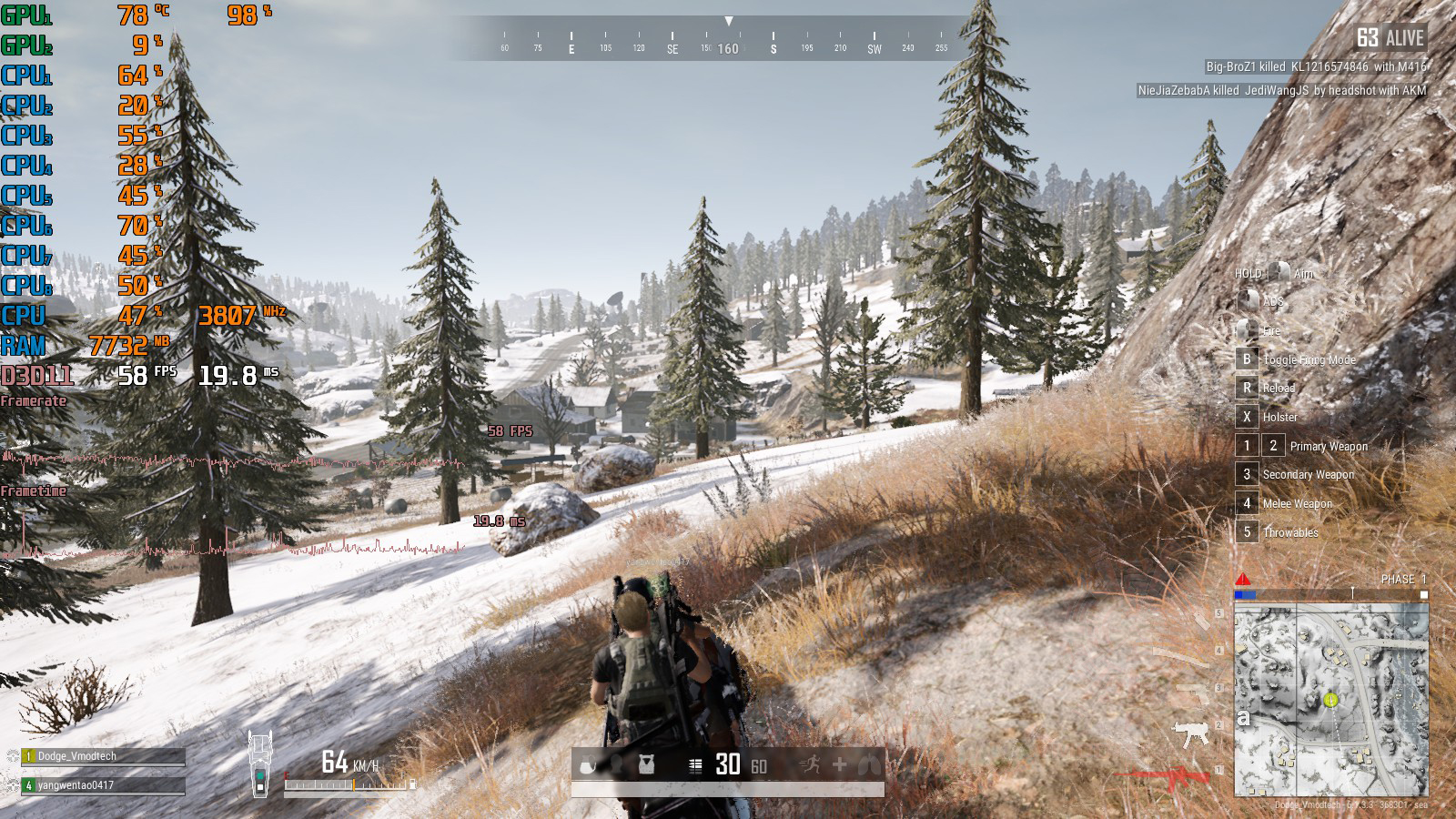Click the red warning triangle above the minimap
1456x819 pixels.
click(1243, 579)
